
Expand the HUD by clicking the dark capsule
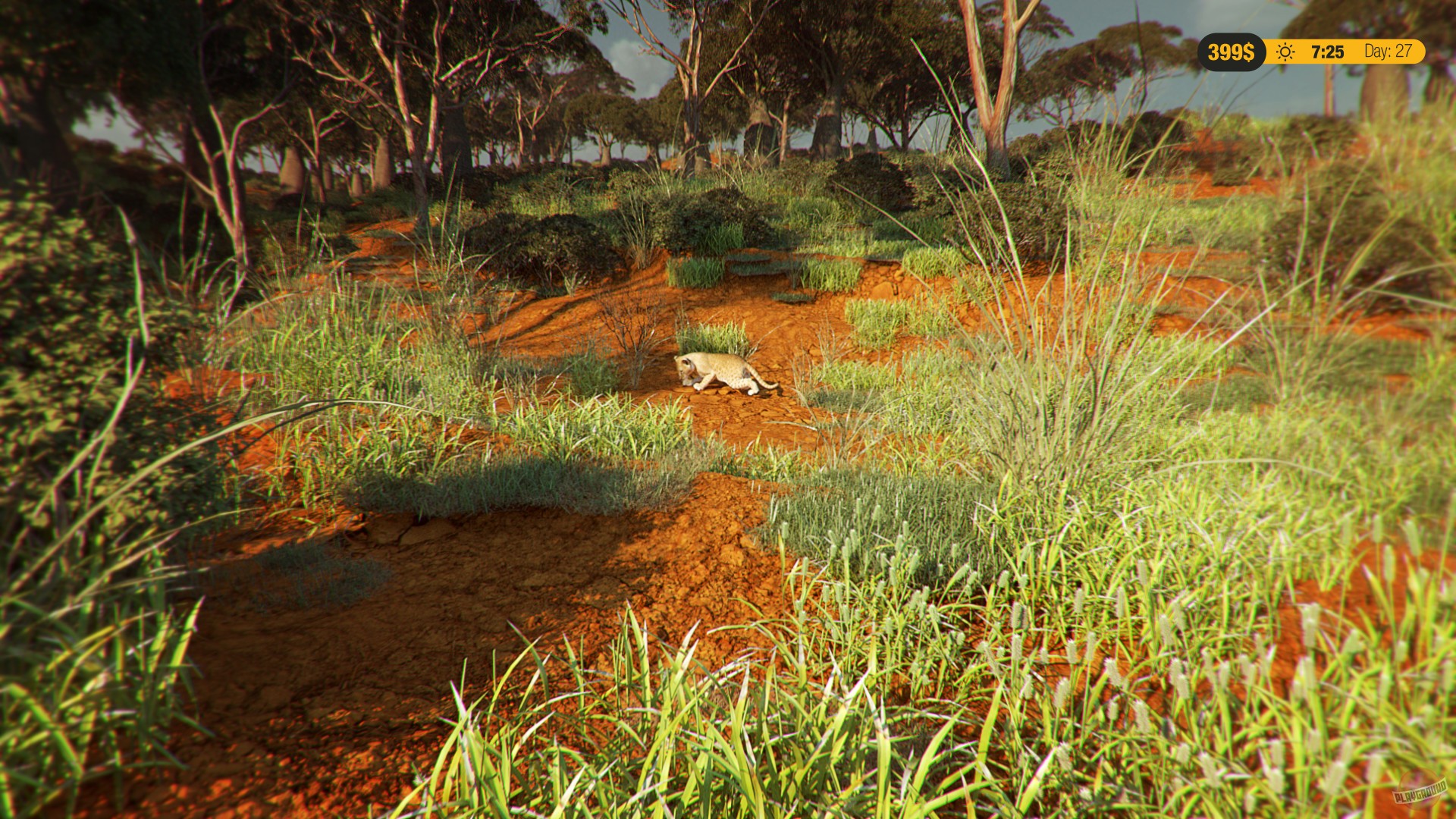pyautogui.click(x=1232, y=52)
